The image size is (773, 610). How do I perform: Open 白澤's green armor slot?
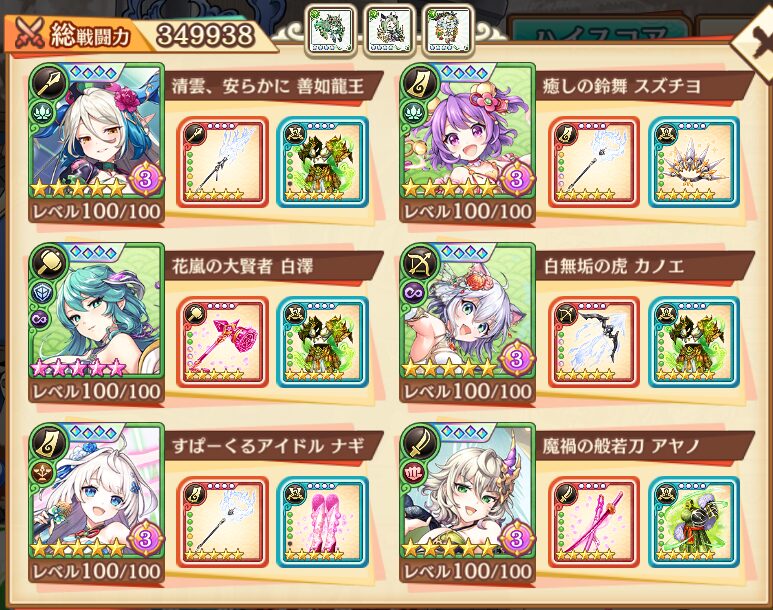322,341
